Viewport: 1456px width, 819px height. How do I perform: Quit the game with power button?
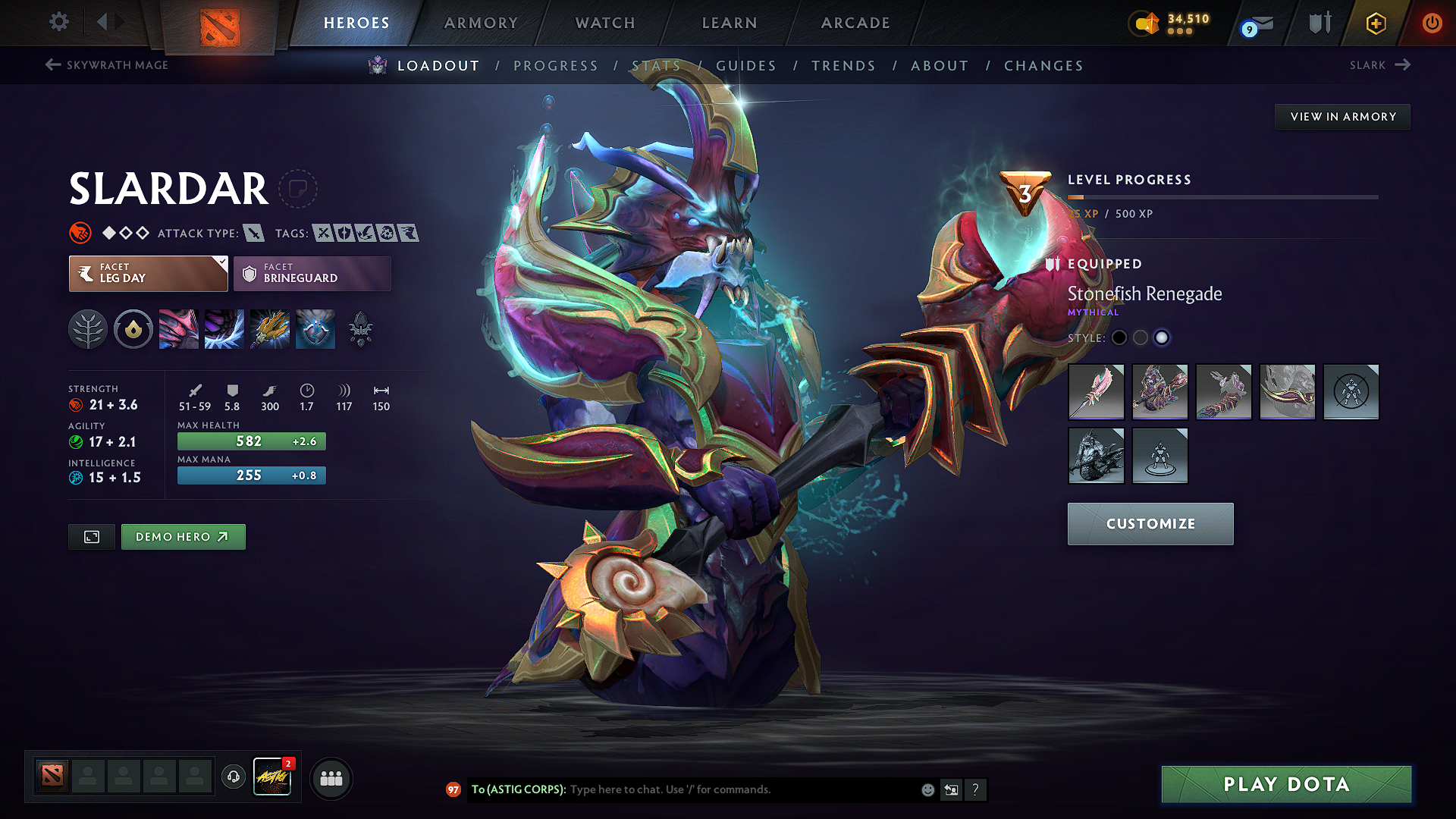click(x=1432, y=23)
